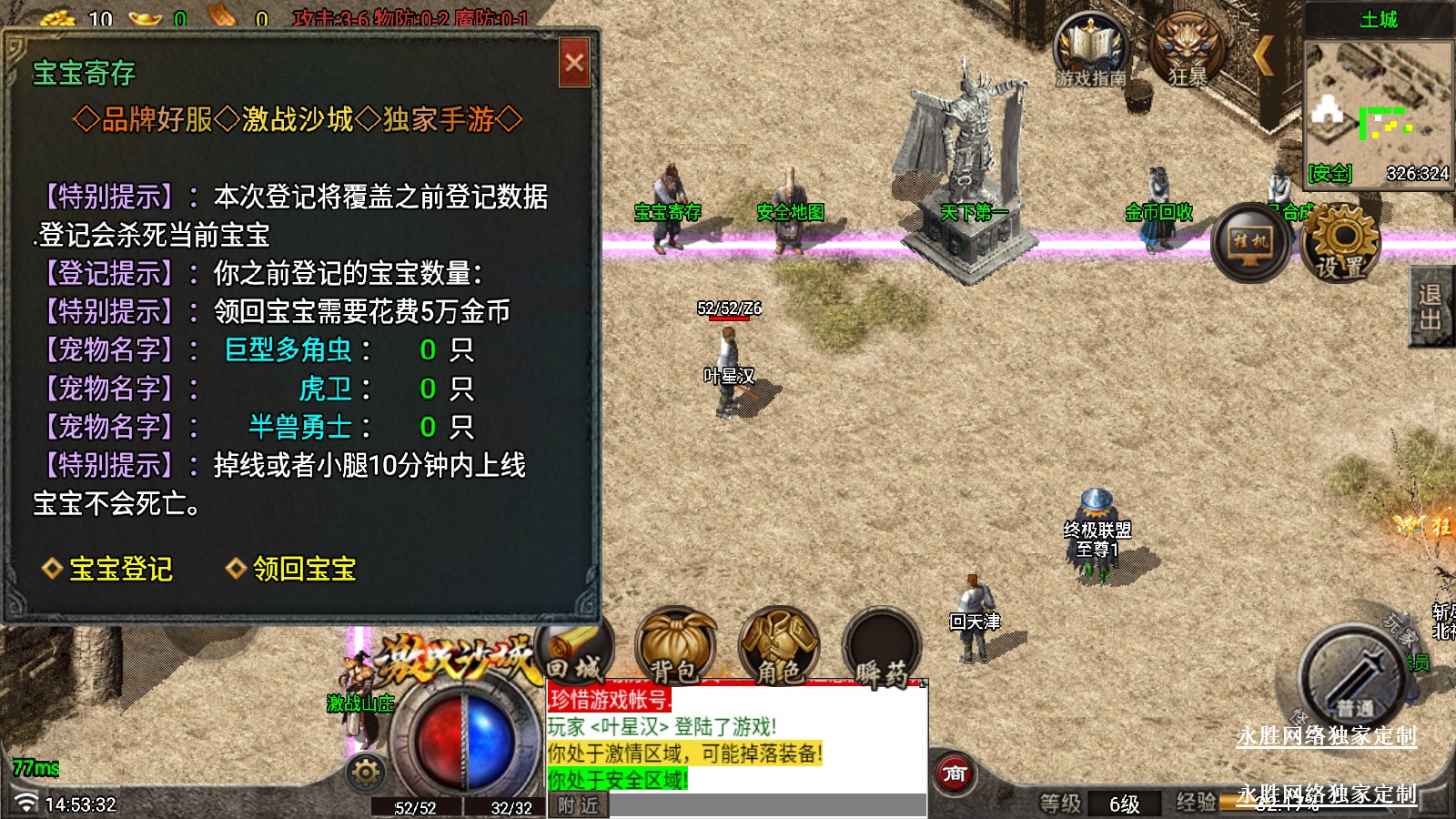The height and width of the screenshot is (819, 1456).
Task: Open the 设置 gear menu
Action: tap(1340, 241)
